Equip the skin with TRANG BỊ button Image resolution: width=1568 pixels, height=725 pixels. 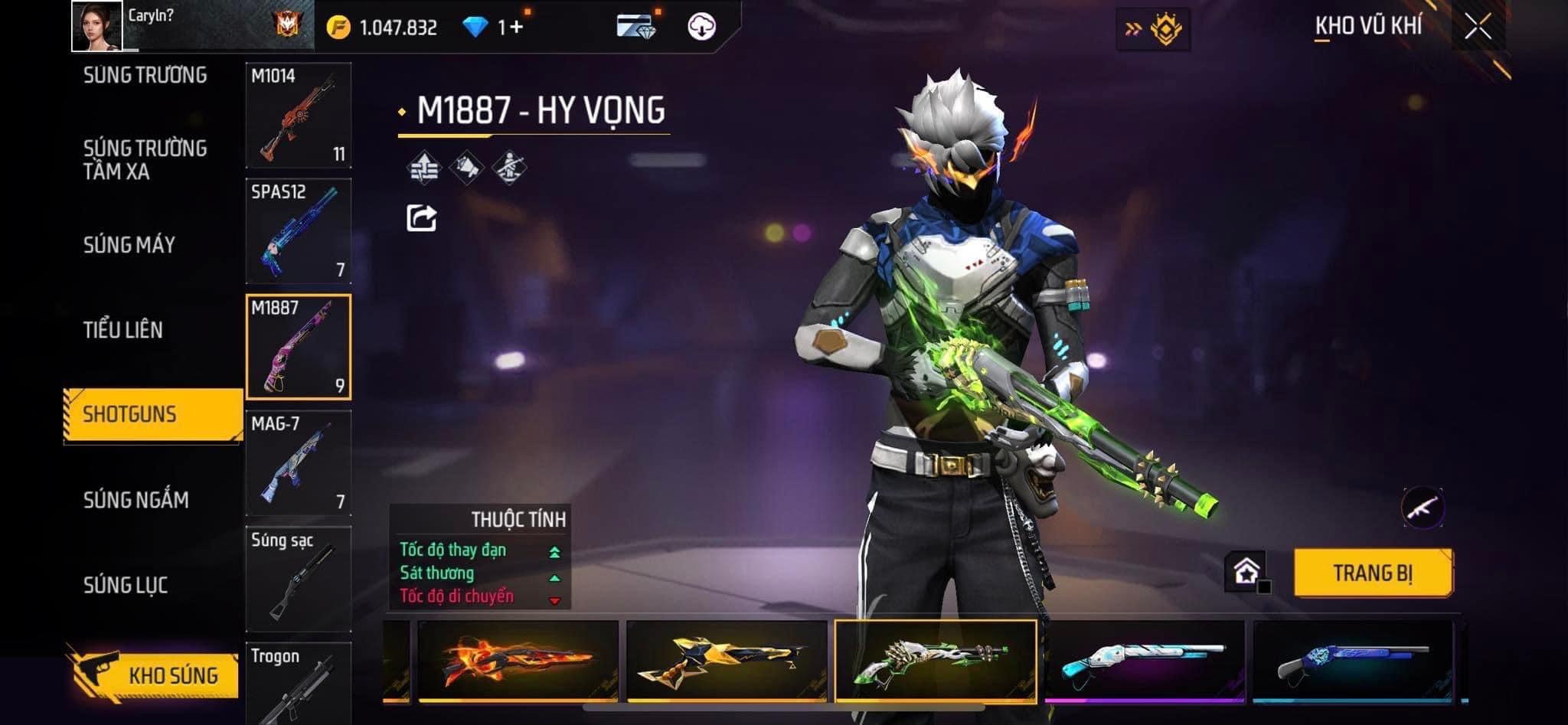click(1373, 573)
